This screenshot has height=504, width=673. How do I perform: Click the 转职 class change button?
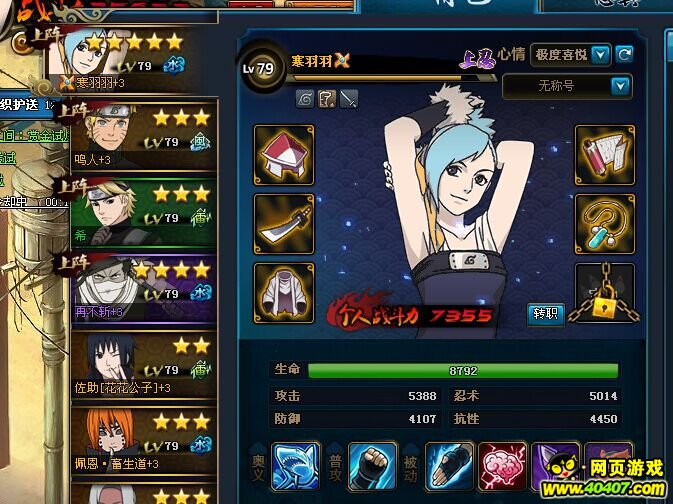[x=546, y=314]
